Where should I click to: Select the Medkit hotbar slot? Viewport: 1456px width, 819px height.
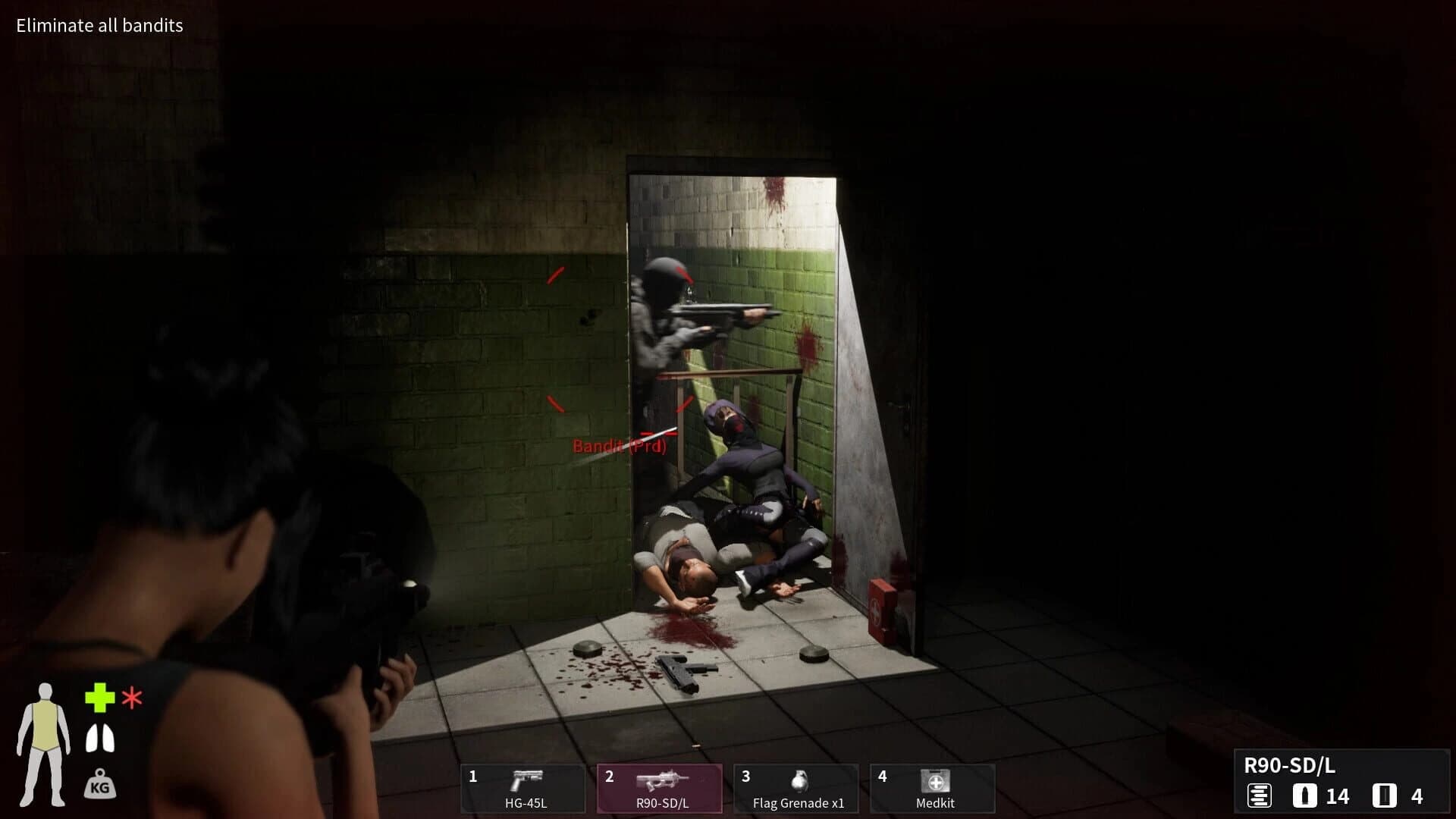(x=933, y=788)
